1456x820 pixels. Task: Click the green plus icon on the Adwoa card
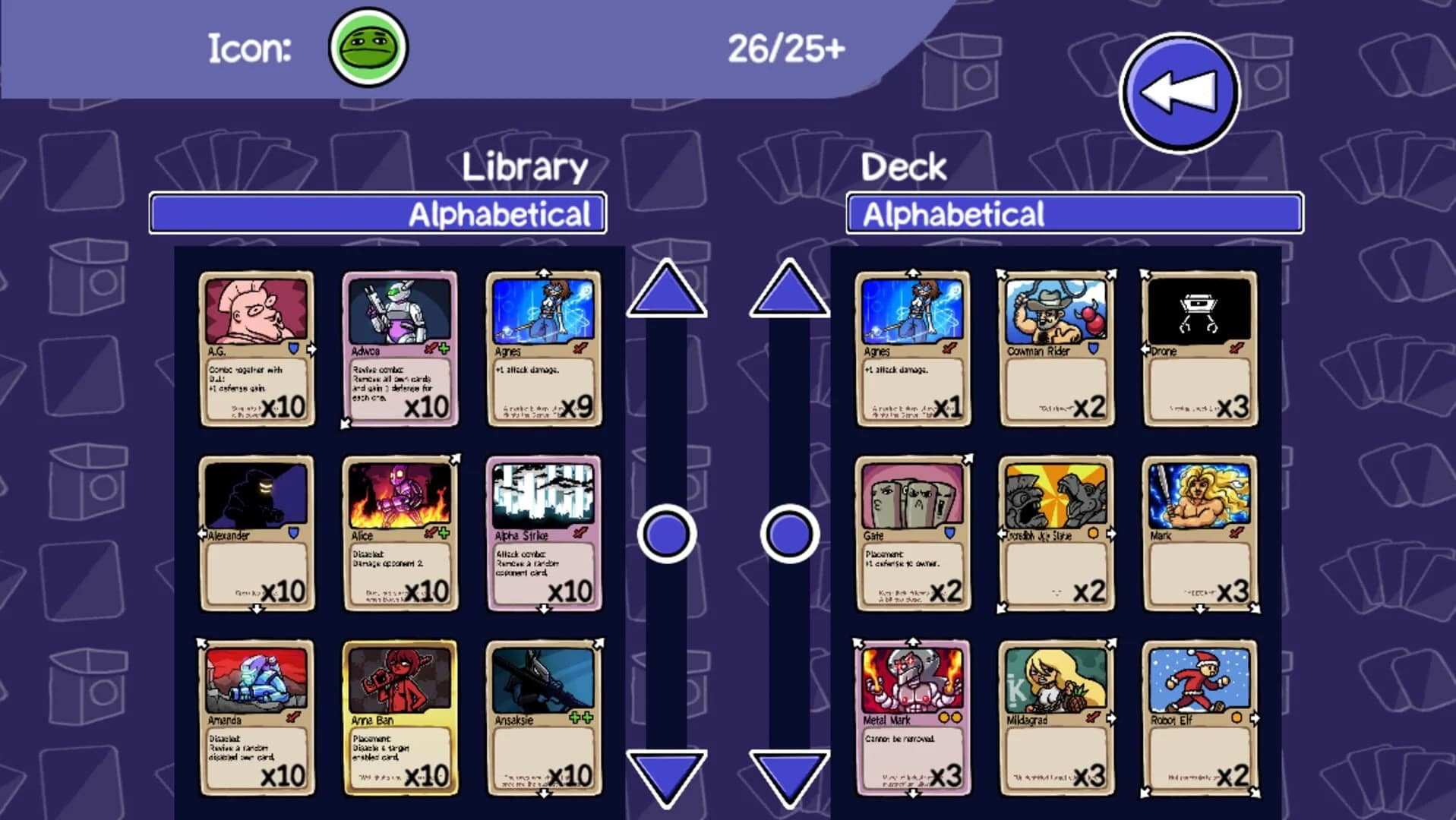tap(444, 348)
